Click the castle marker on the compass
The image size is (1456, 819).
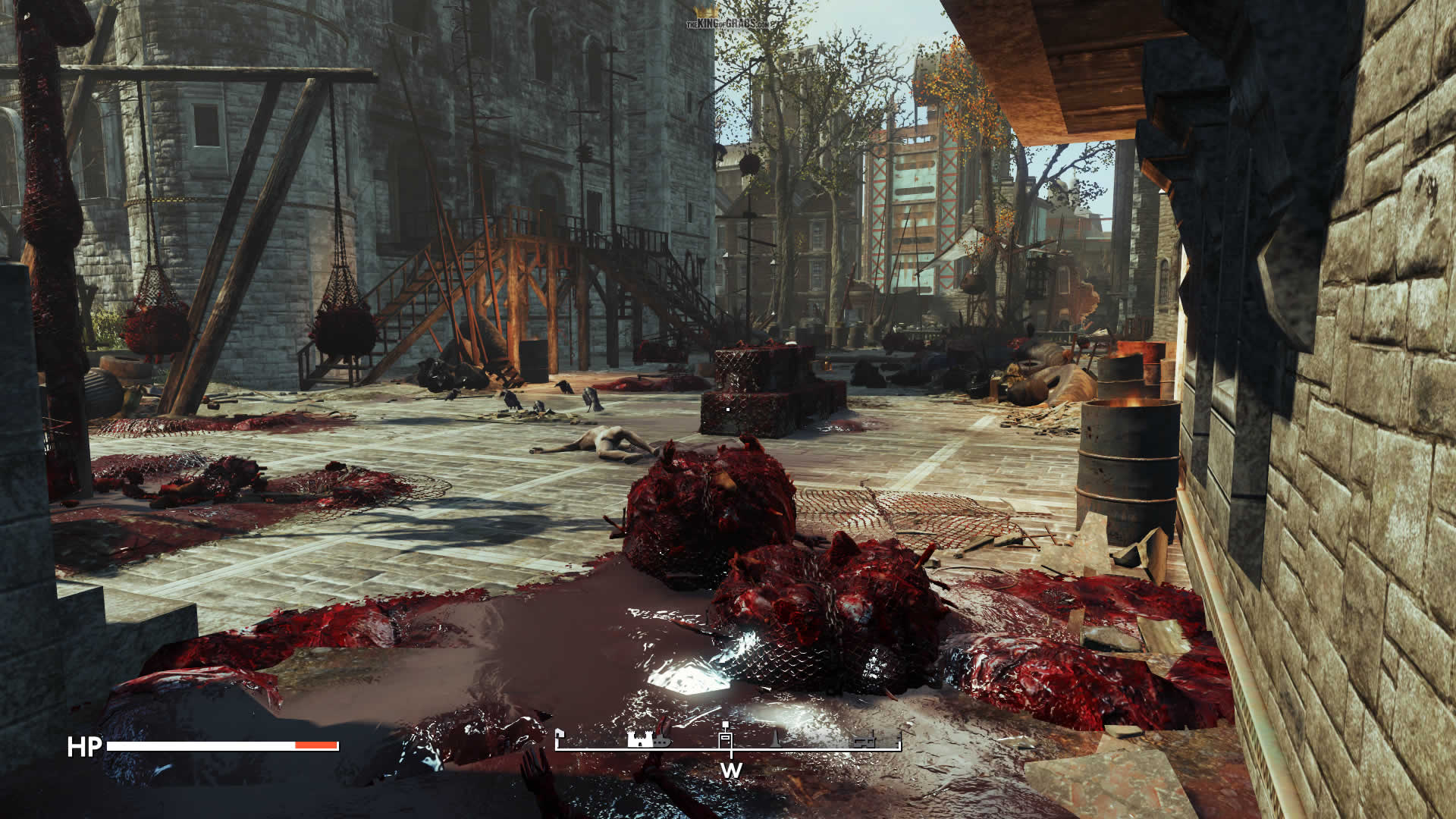(x=639, y=739)
